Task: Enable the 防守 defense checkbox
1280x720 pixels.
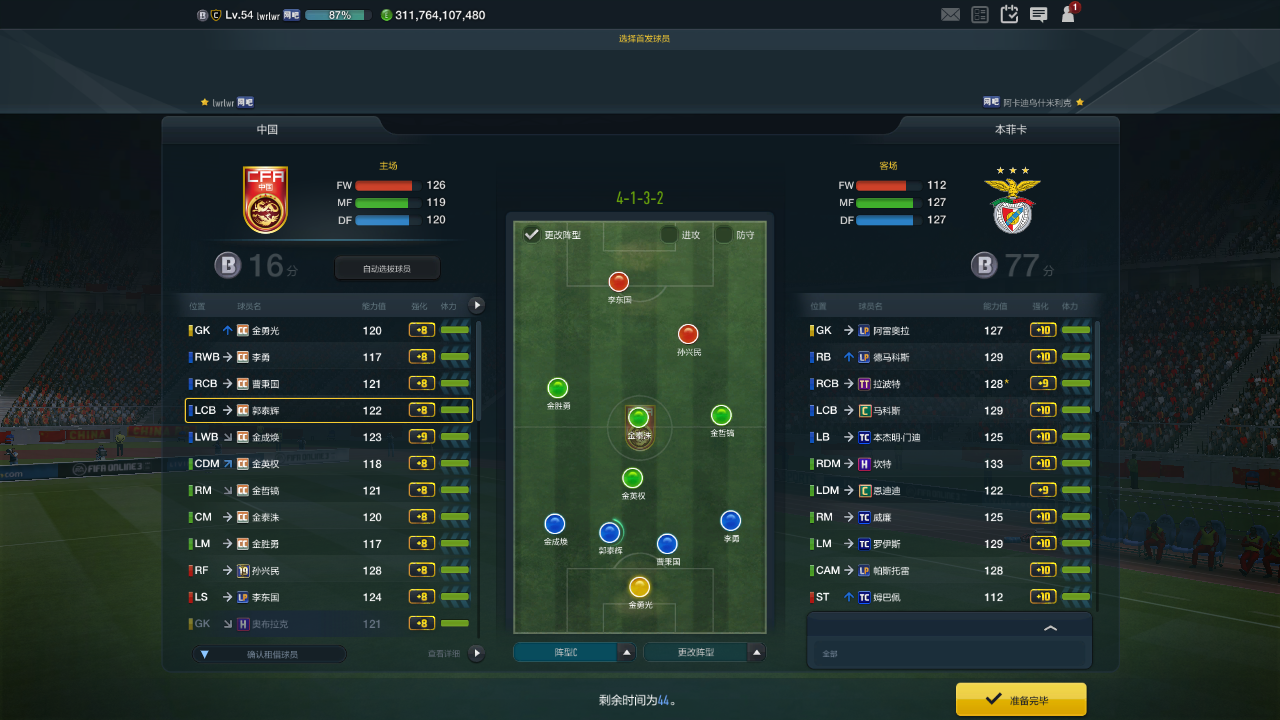Action: (x=724, y=235)
